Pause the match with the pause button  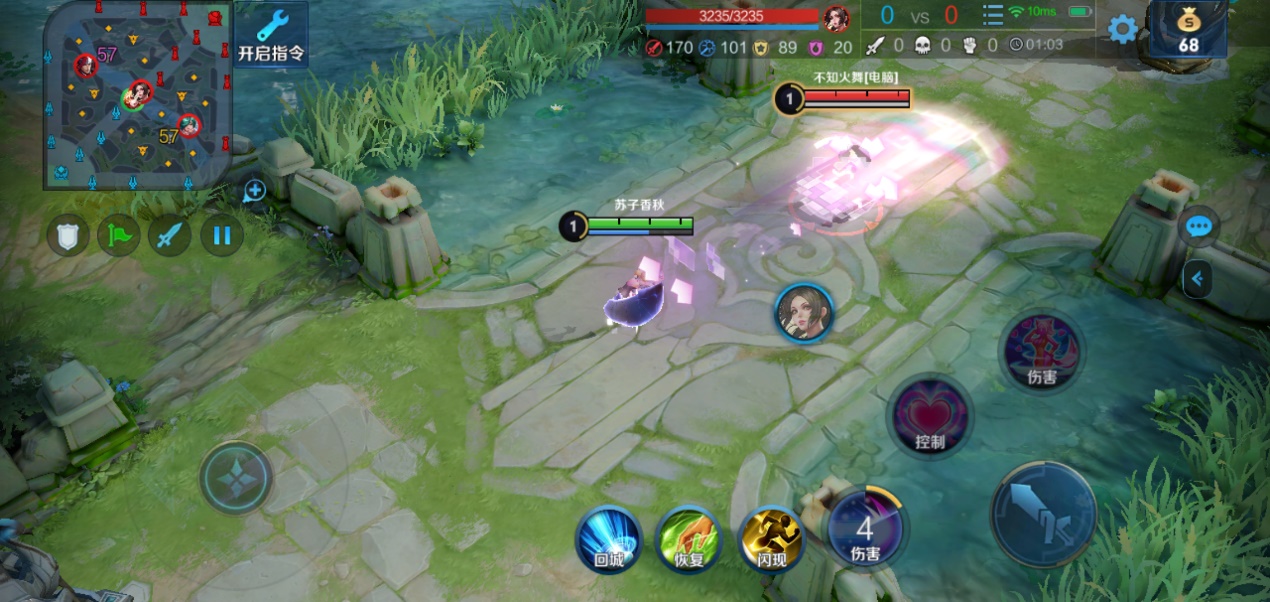(222, 236)
